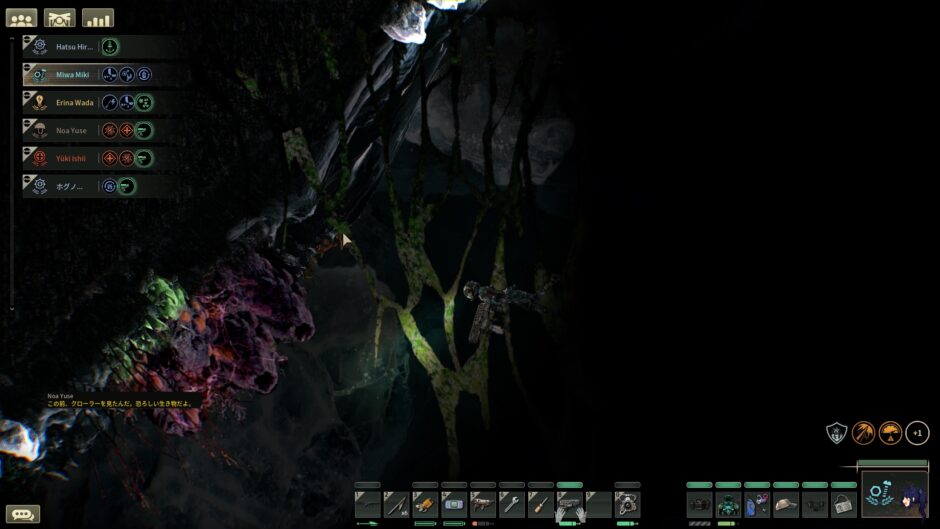Image resolution: width=940 pixels, height=529 pixels.
Task: Select the spear ammo slot
Action: pos(396,504)
